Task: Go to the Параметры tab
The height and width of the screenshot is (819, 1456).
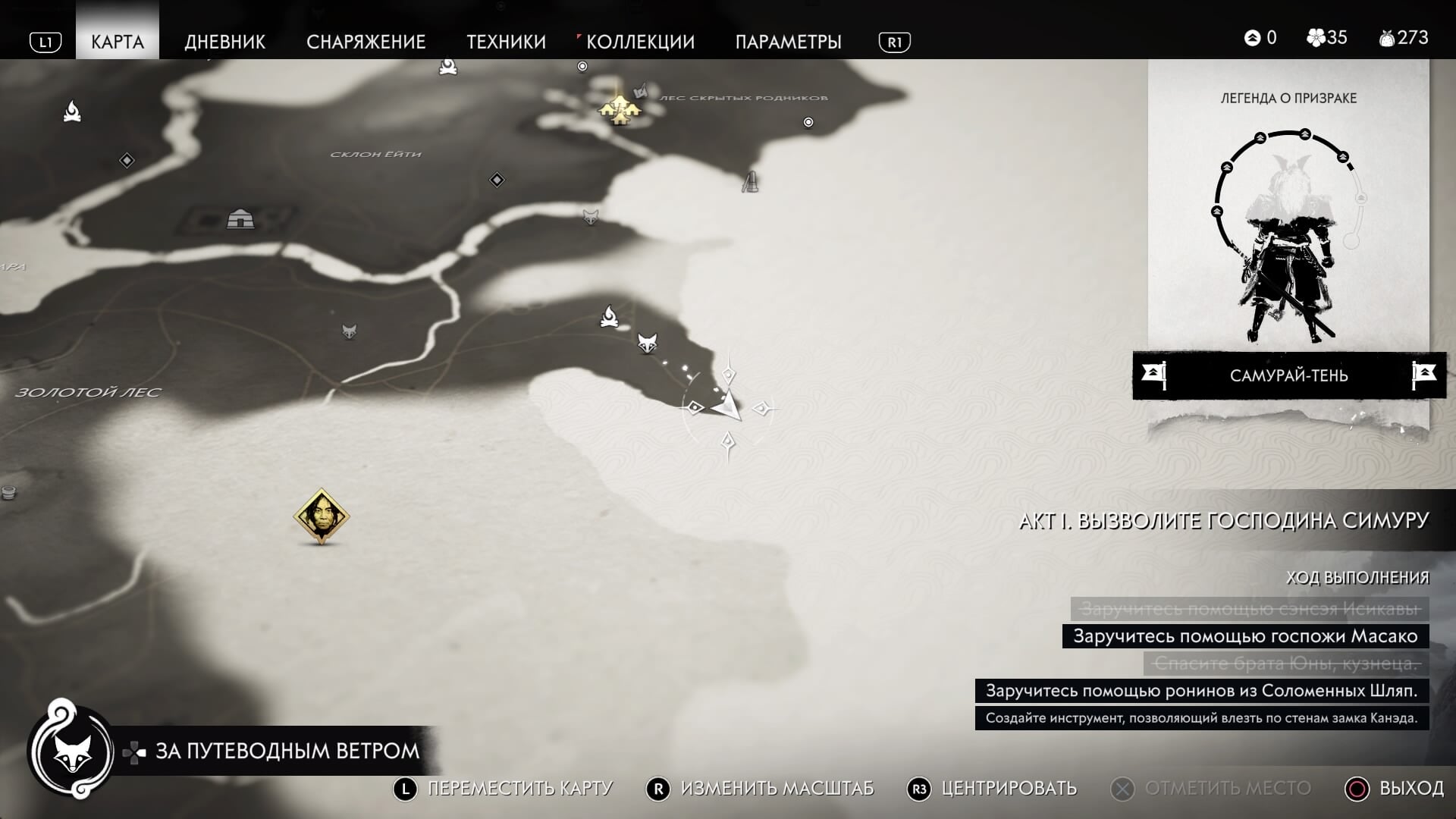Action: click(788, 42)
